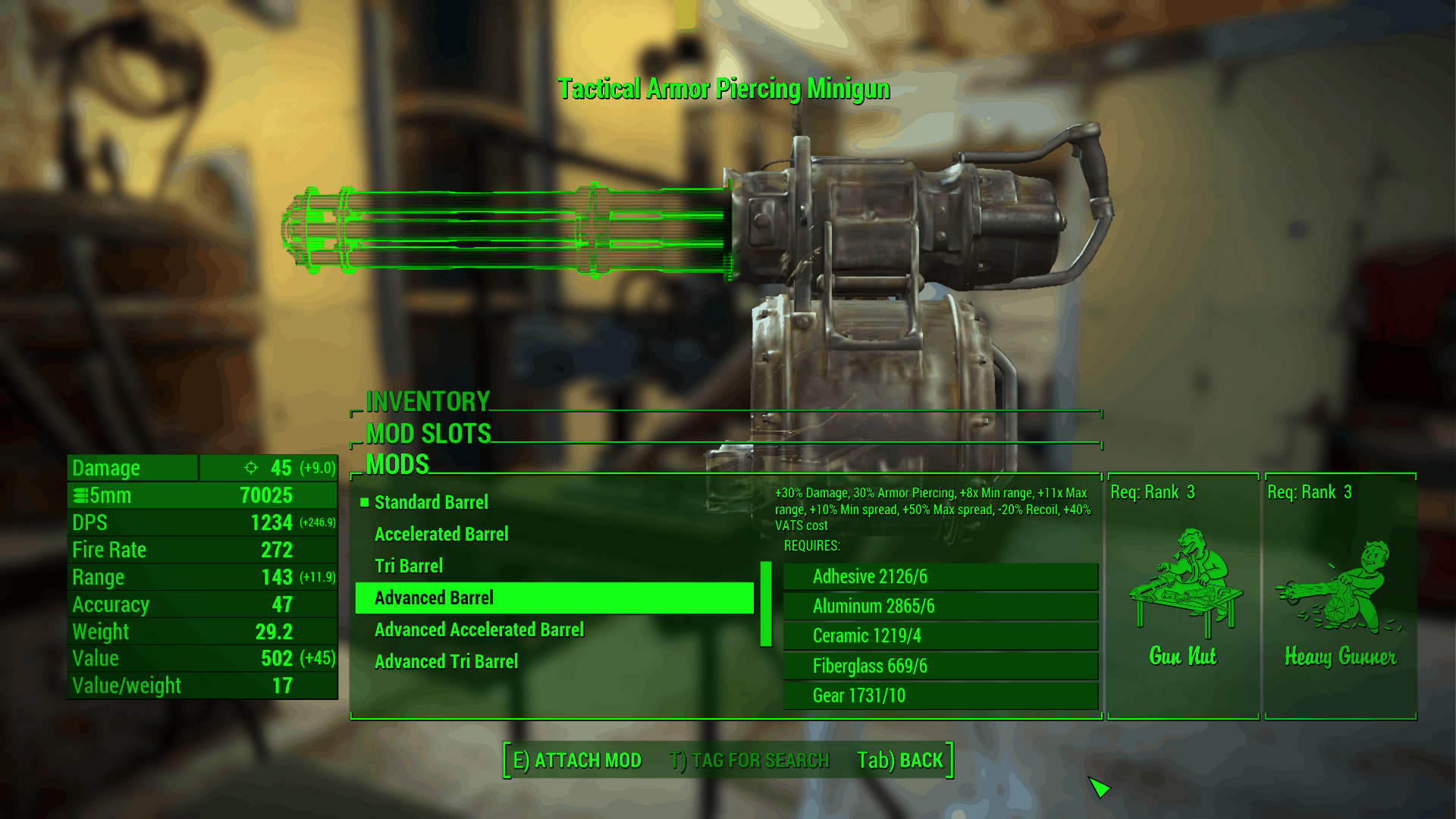Open the Inventory section header
The height and width of the screenshot is (819, 1456).
tap(428, 401)
